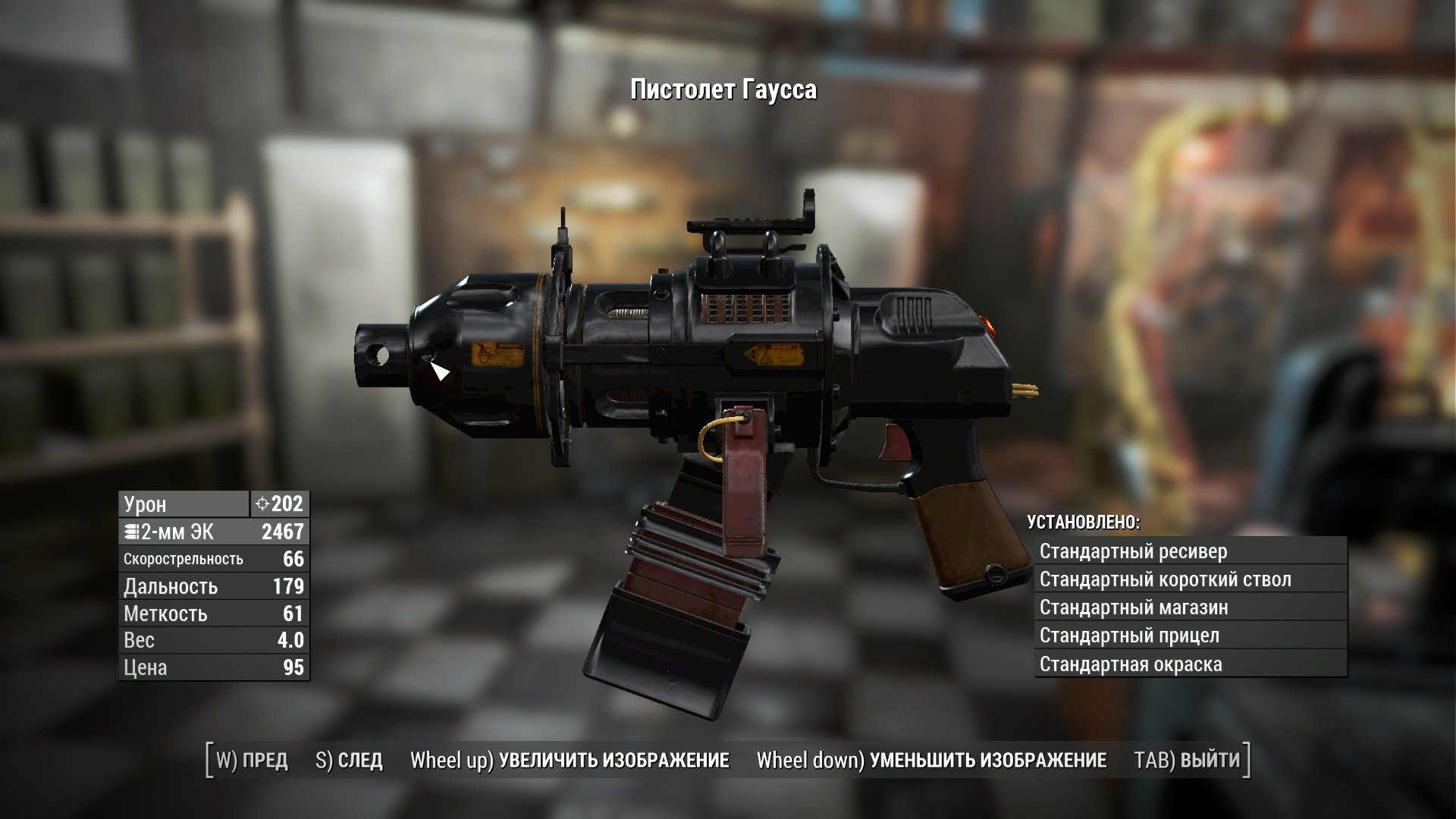Go to previous item with ПРЕД
This screenshot has width=1456, height=819.
click(x=252, y=761)
